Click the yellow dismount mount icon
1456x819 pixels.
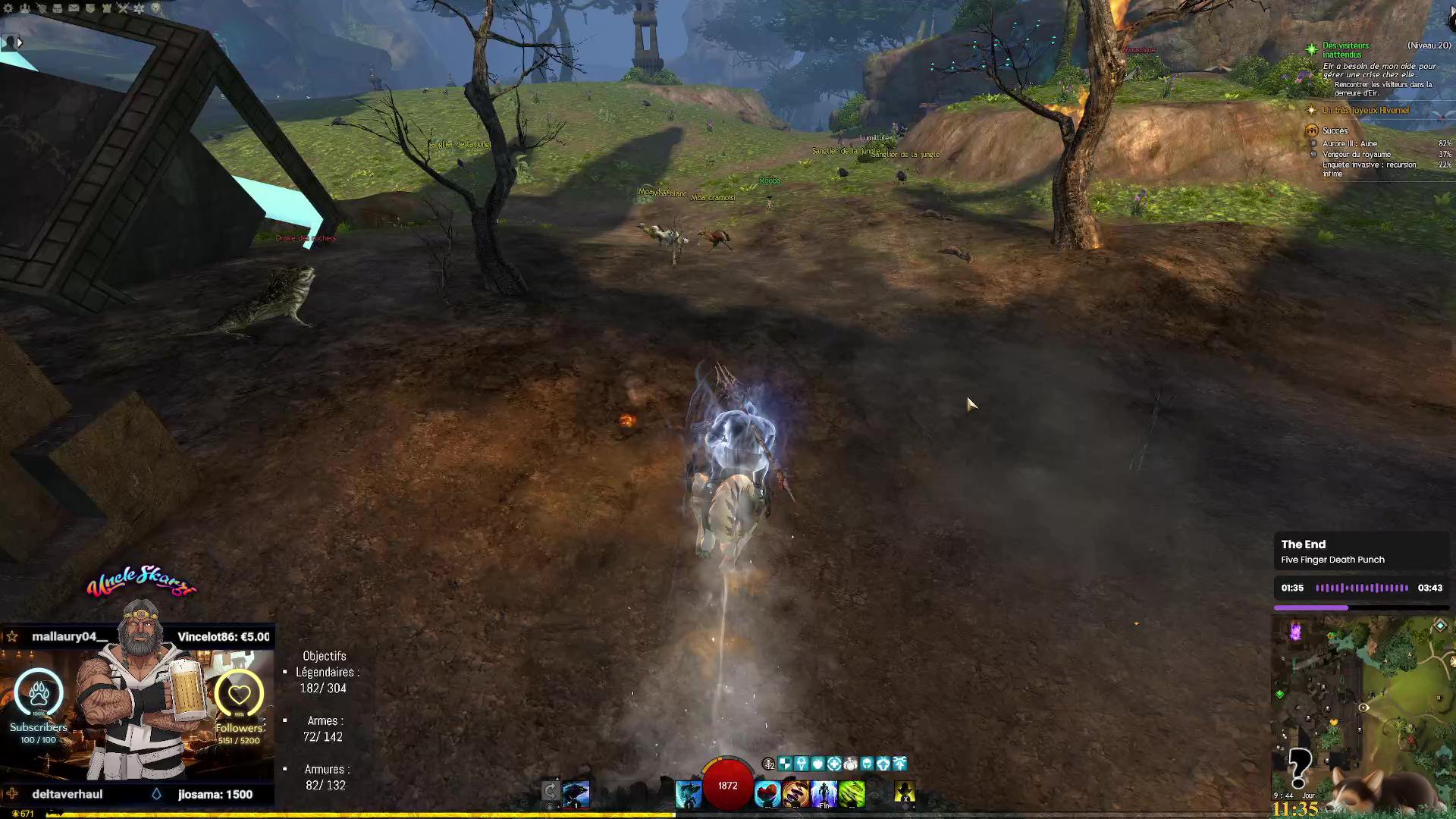[x=904, y=793]
